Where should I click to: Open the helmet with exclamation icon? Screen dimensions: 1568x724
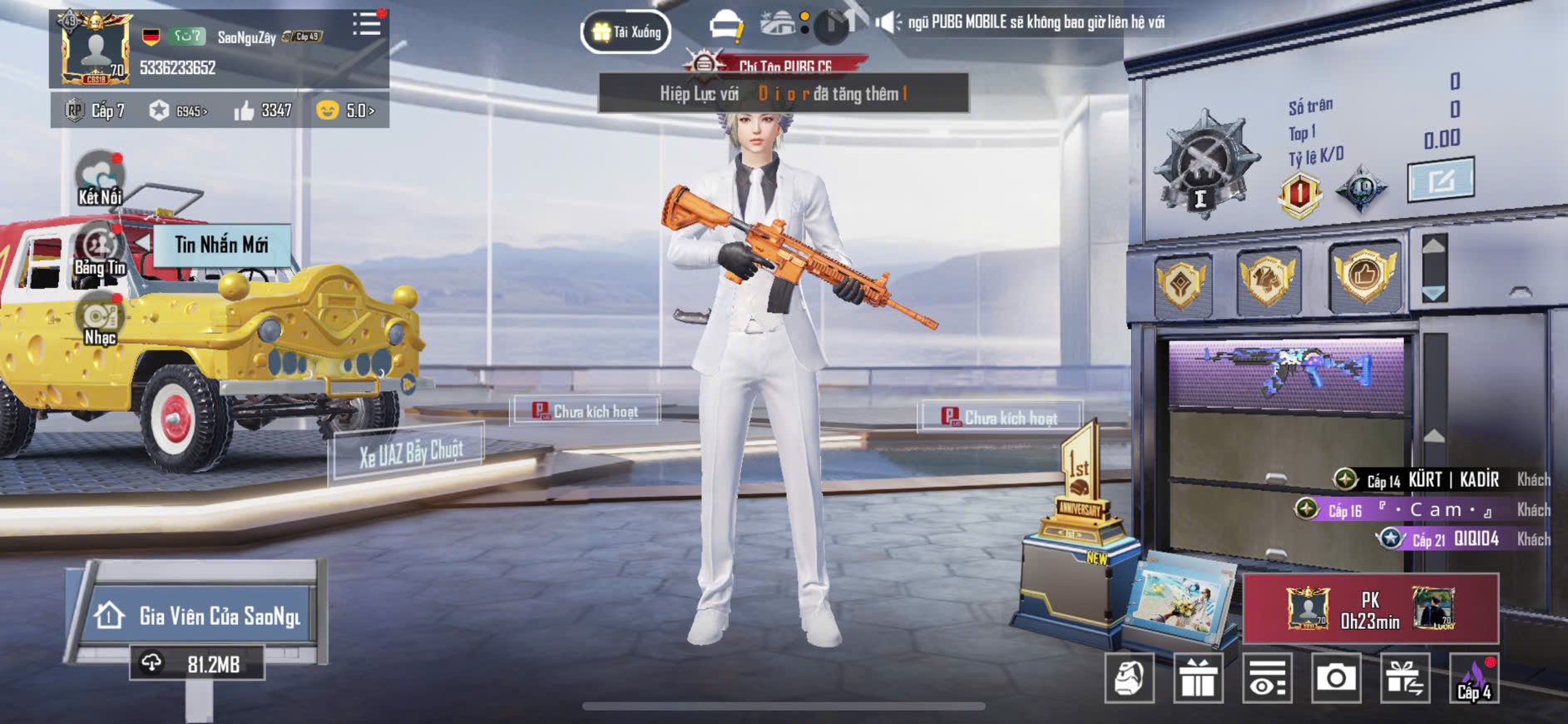726,27
